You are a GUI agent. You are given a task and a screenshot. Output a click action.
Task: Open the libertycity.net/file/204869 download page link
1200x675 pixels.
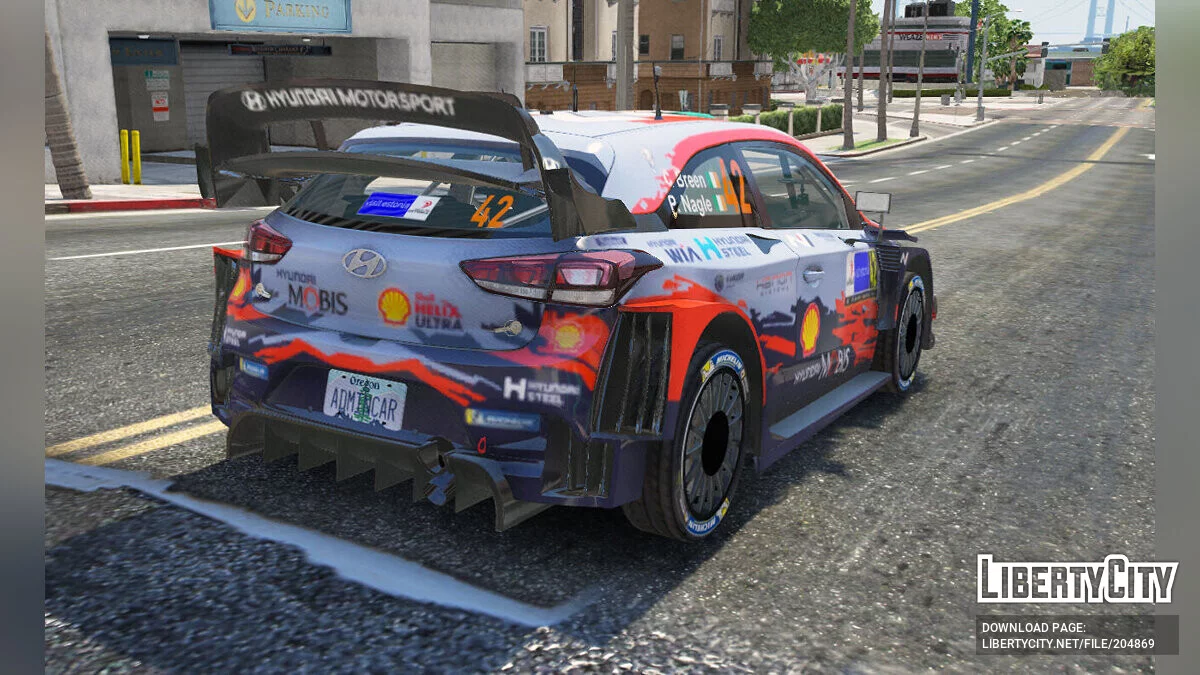[1068, 642]
